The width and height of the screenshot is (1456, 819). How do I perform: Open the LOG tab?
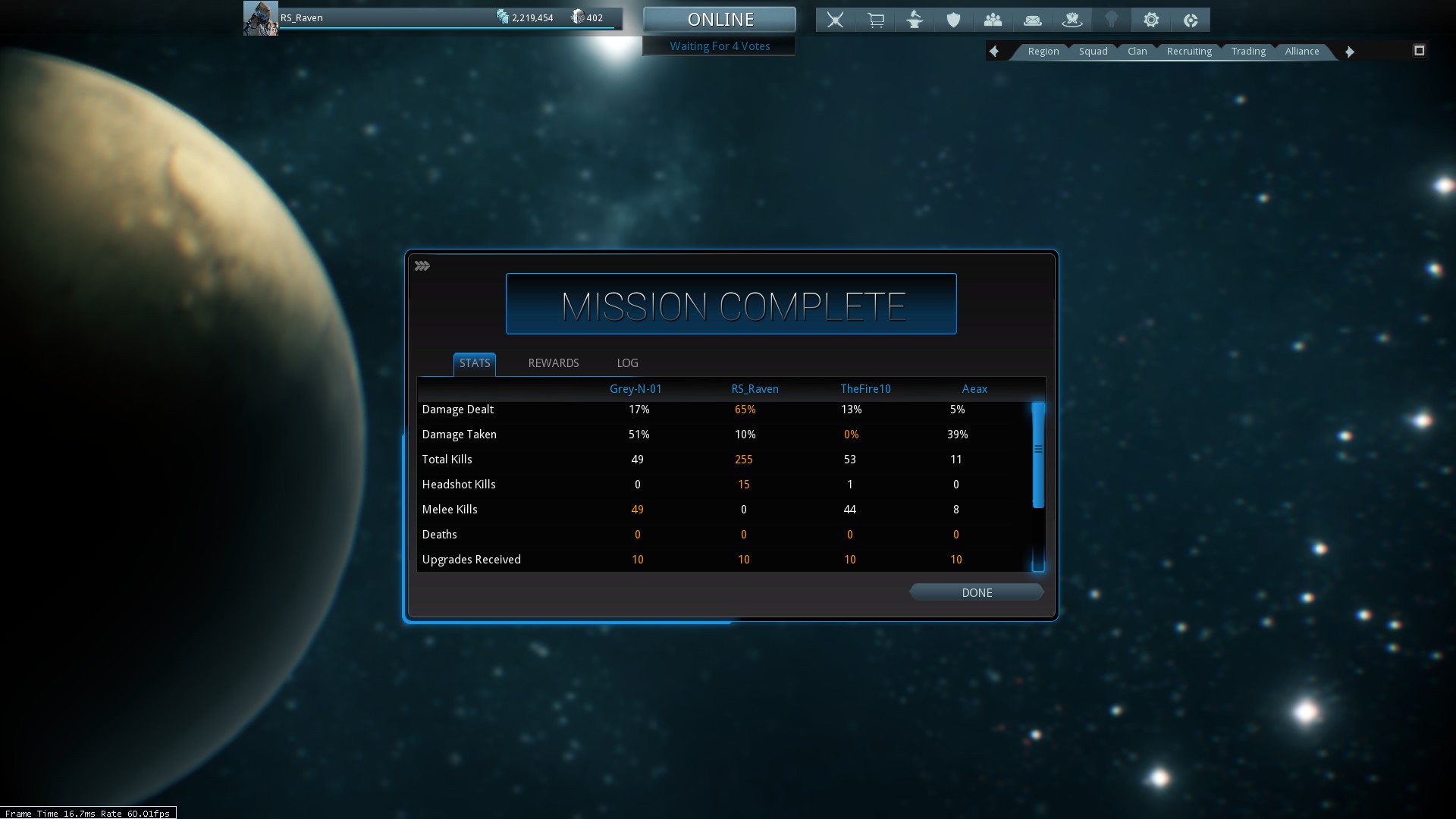point(627,363)
